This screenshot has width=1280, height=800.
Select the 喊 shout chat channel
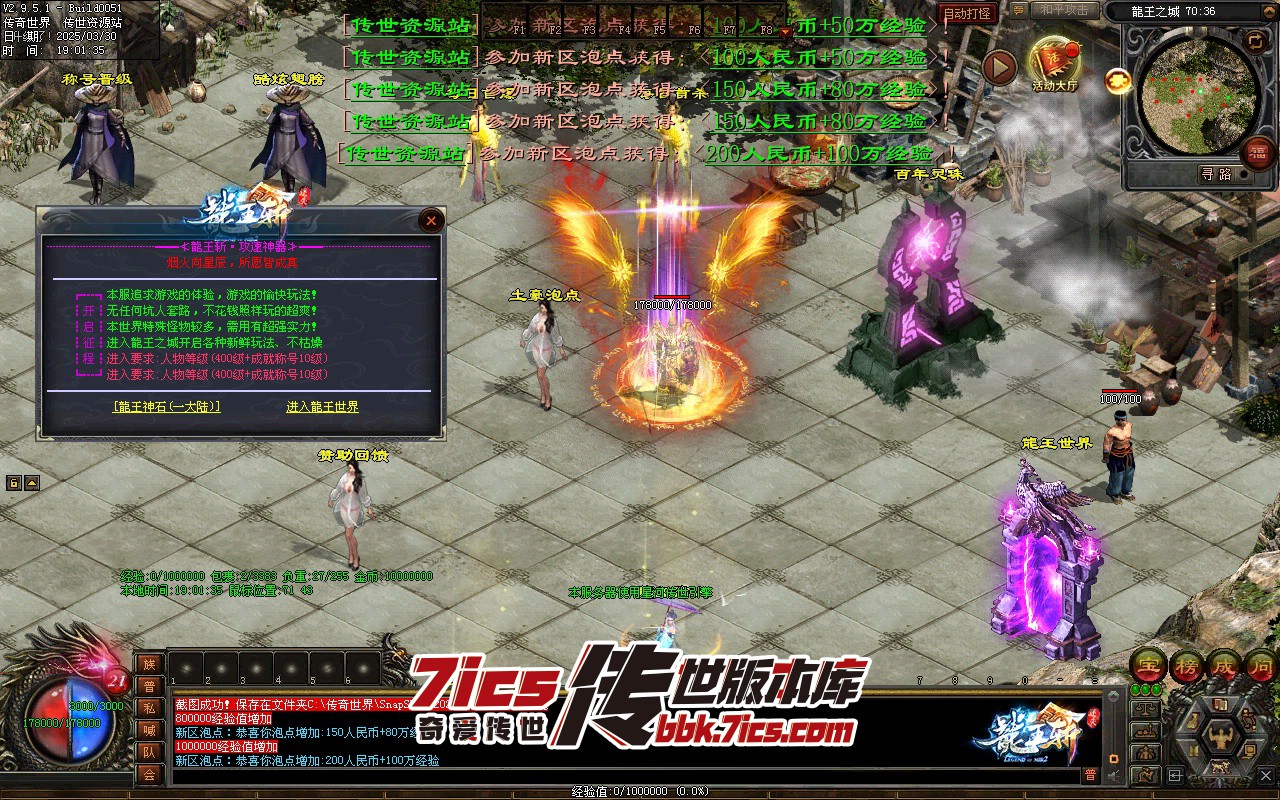click(x=149, y=730)
